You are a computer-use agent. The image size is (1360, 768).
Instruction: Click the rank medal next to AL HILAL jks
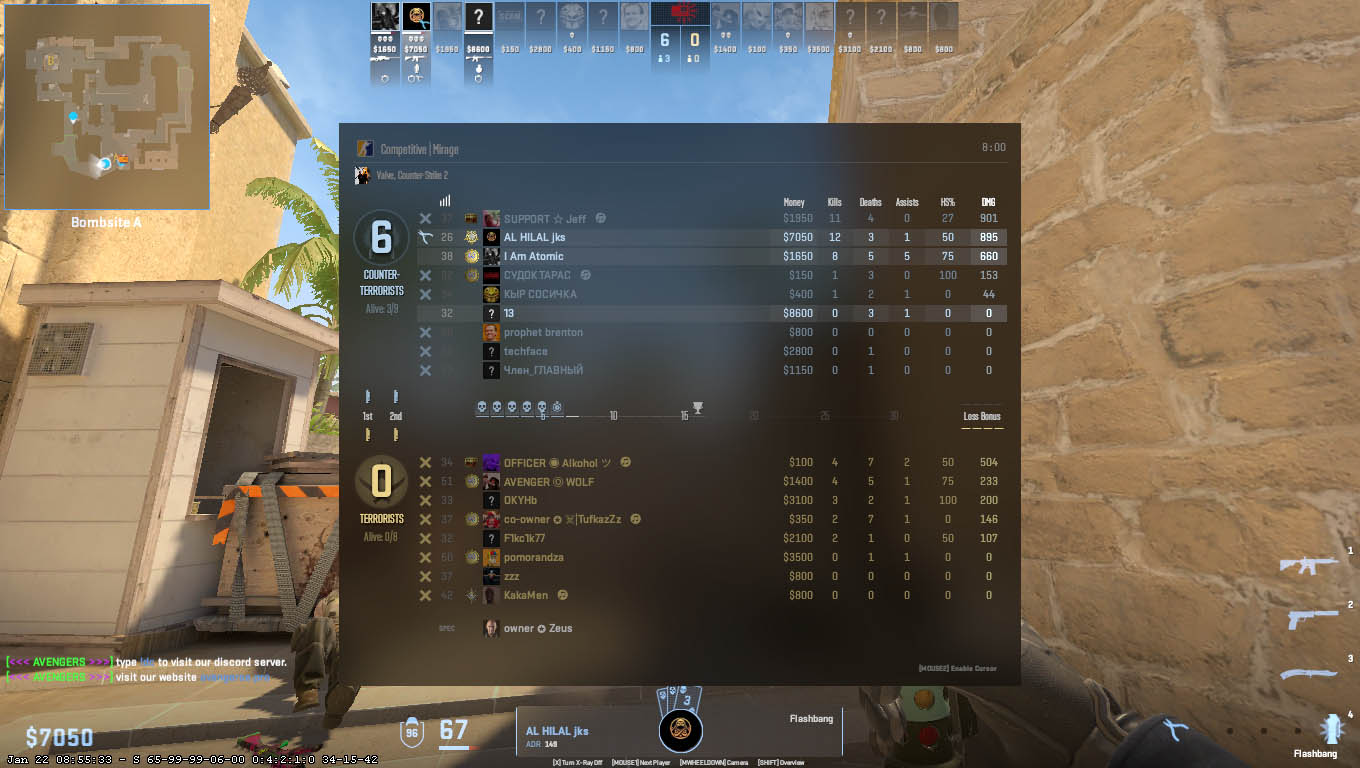pos(471,237)
